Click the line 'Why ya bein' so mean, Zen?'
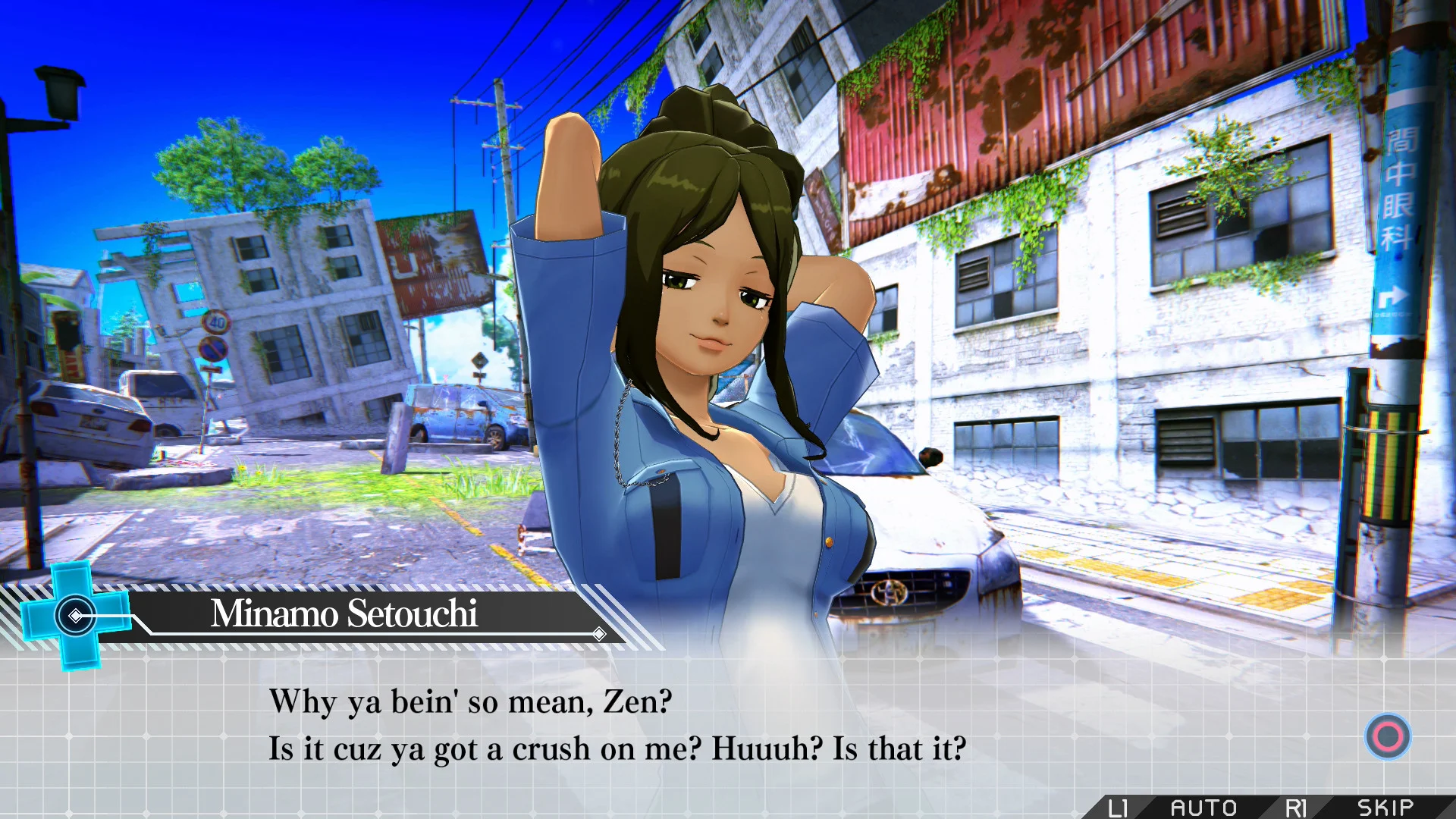The width and height of the screenshot is (1456, 819). click(470, 701)
